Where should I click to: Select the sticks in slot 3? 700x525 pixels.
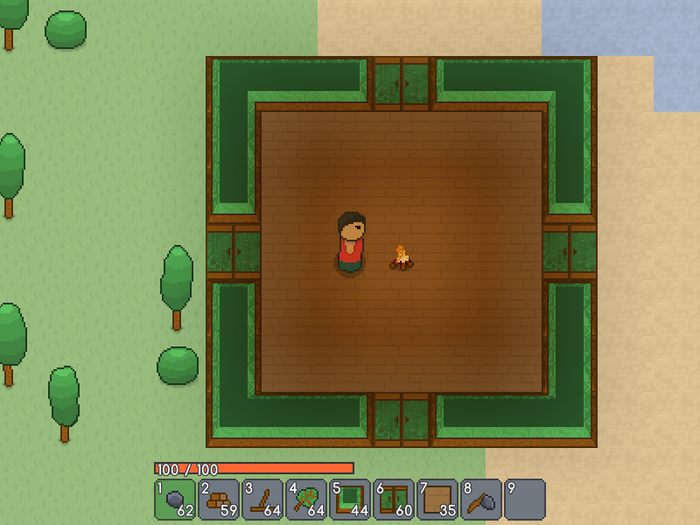[x=263, y=498]
